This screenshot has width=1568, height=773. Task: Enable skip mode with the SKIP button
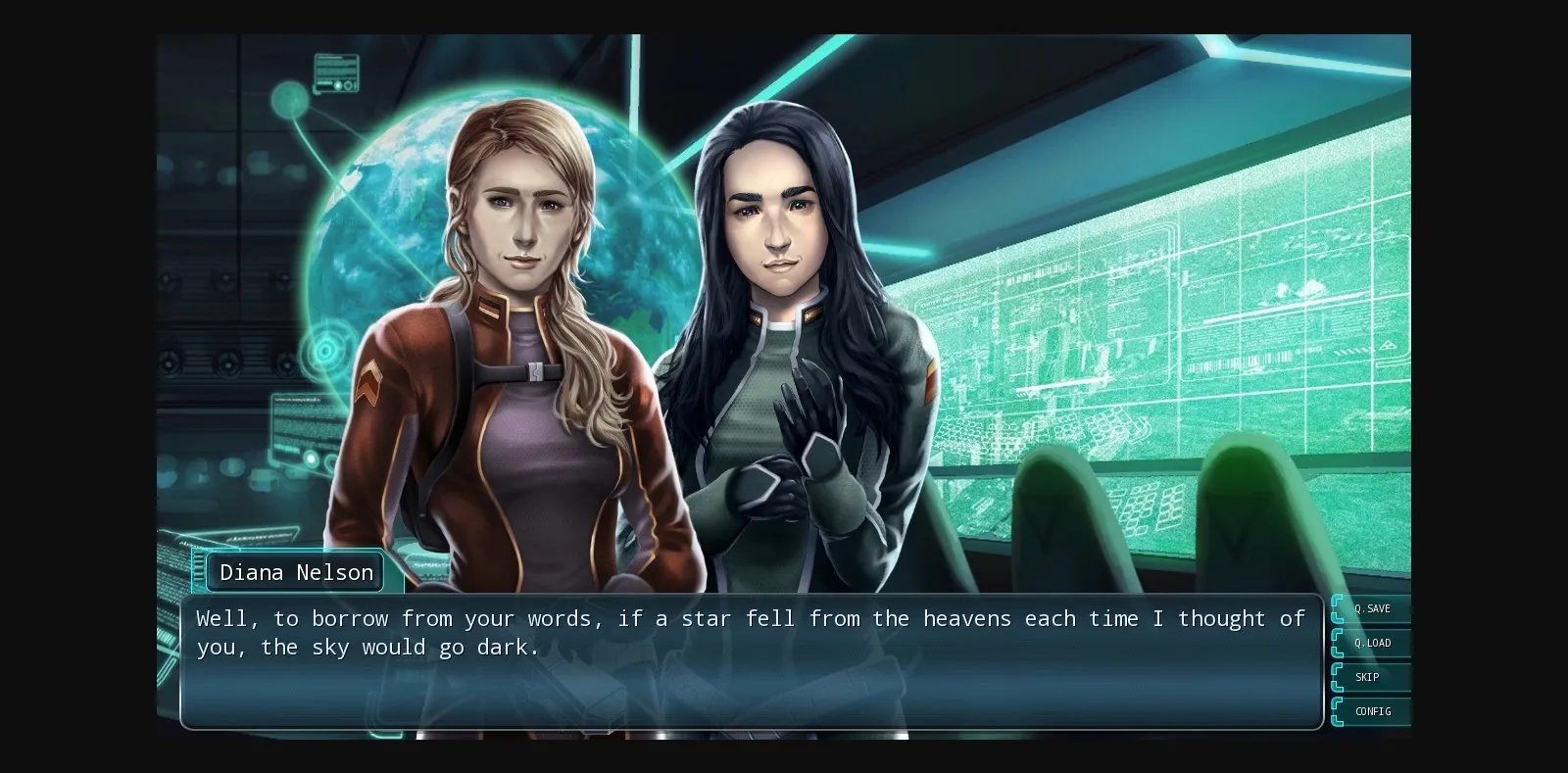1368,677
